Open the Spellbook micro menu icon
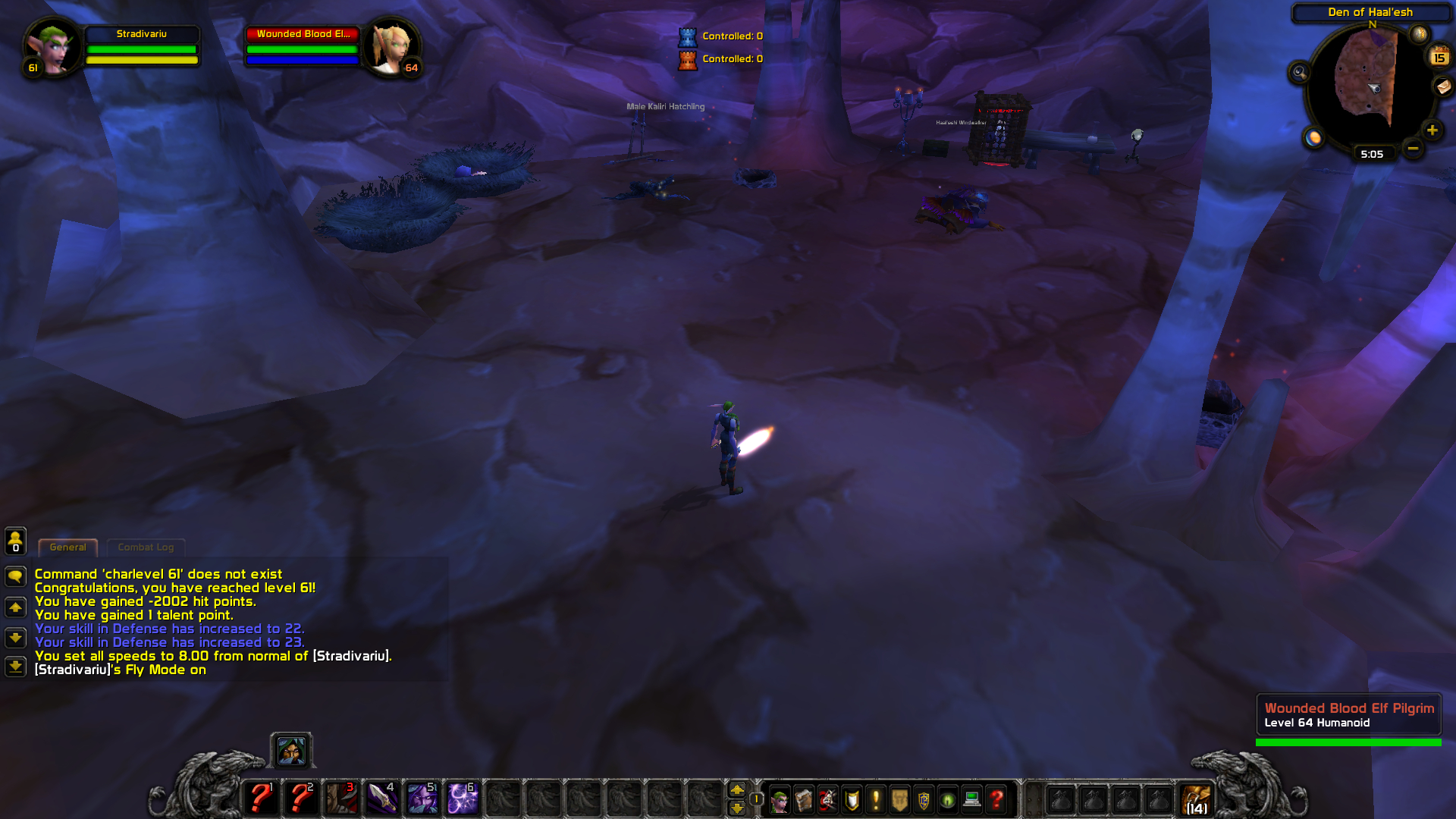Viewport: 1456px width, 819px height. 804,800
